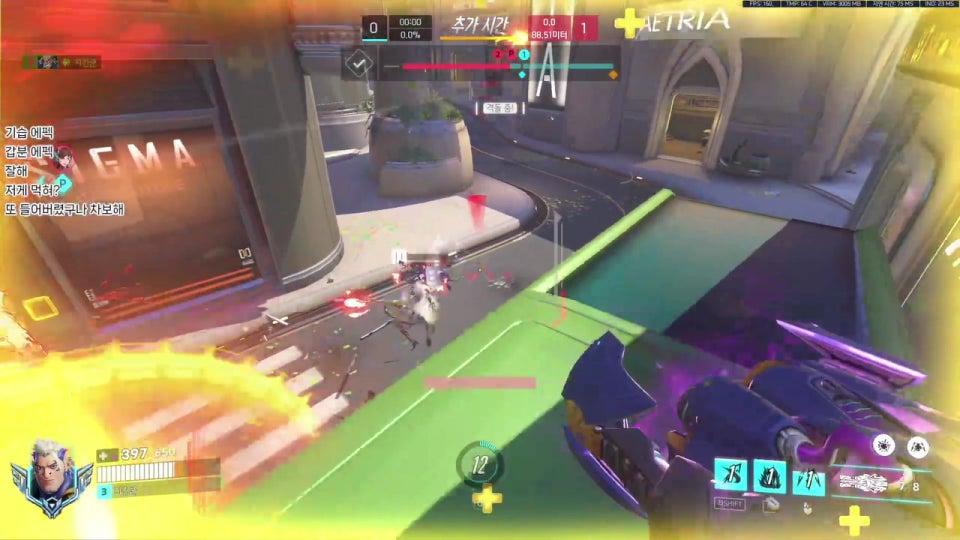Choose the round winged perk icon
This screenshot has height=540, width=960.
coord(918,447)
